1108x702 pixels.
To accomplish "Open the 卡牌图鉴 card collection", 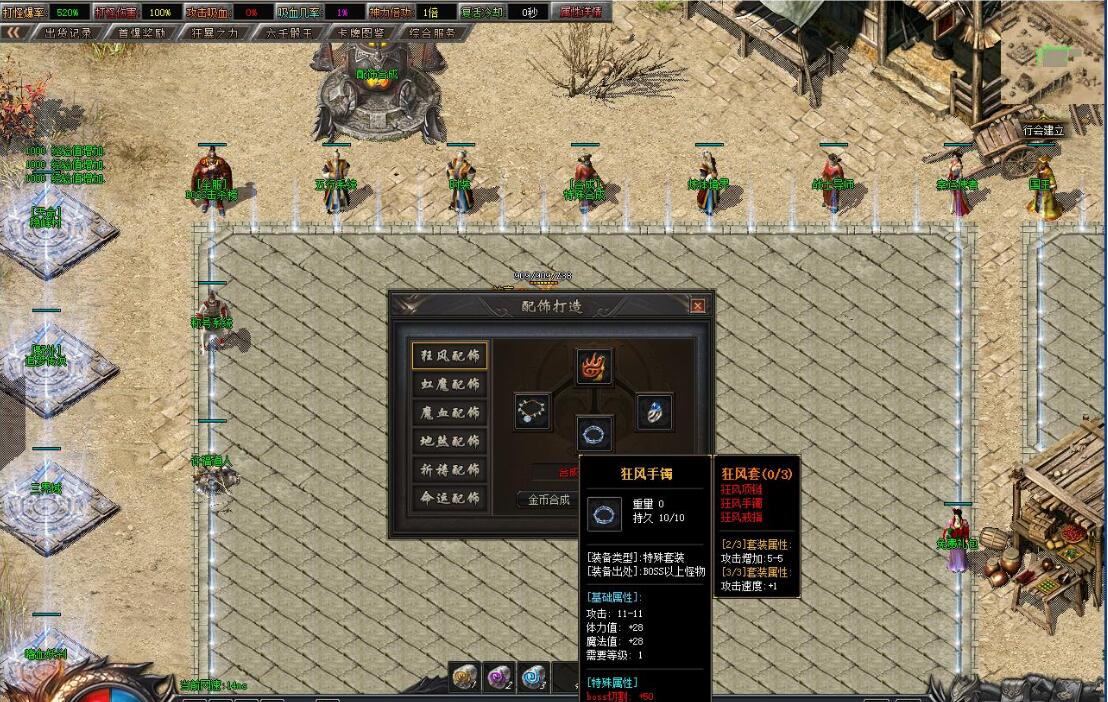I will pyautogui.click(x=361, y=32).
